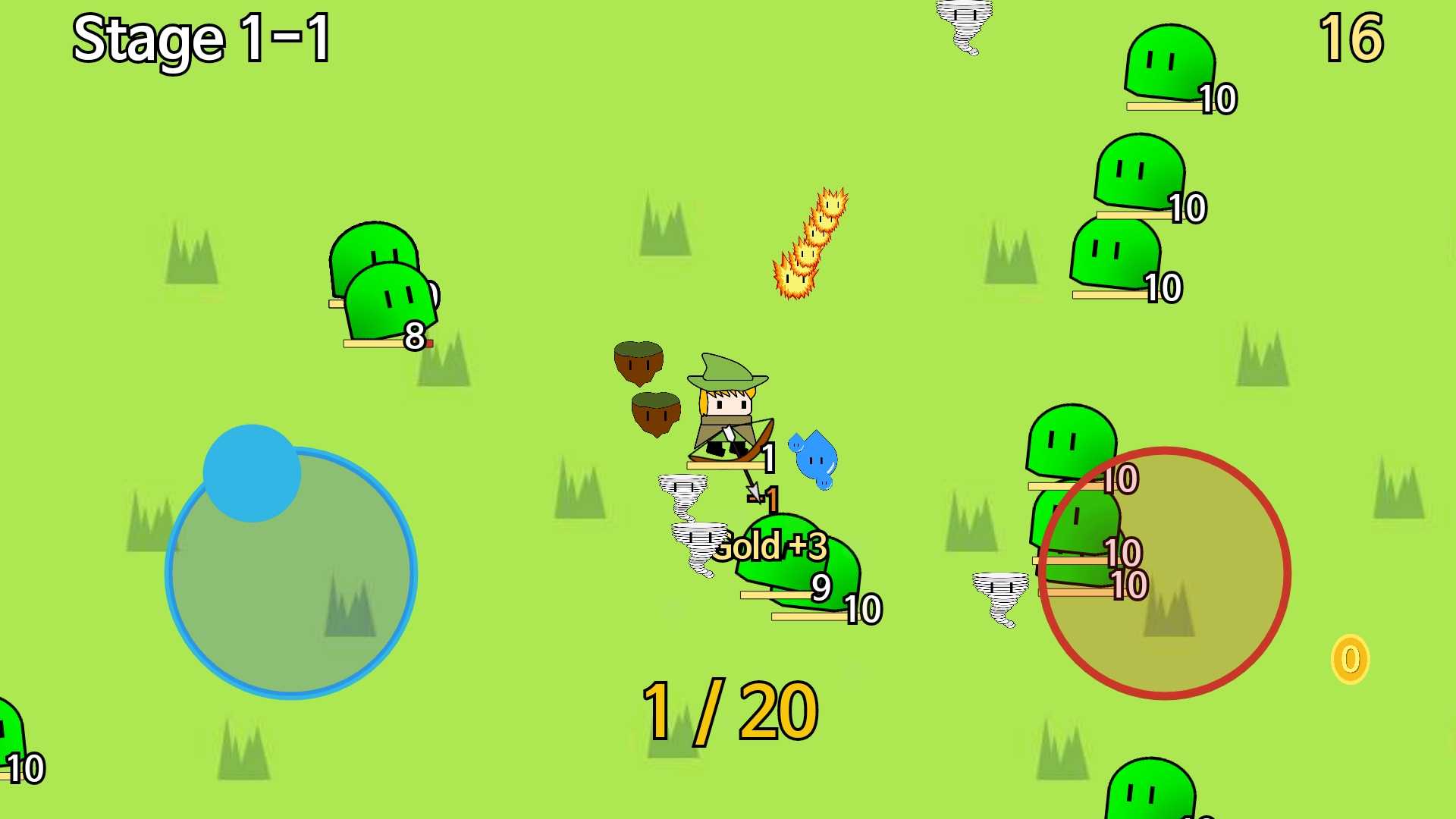The image size is (1456, 819).
Task: Click the partially hidden slime at bottom left
Action: pyautogui.click(x=8, y=747)
